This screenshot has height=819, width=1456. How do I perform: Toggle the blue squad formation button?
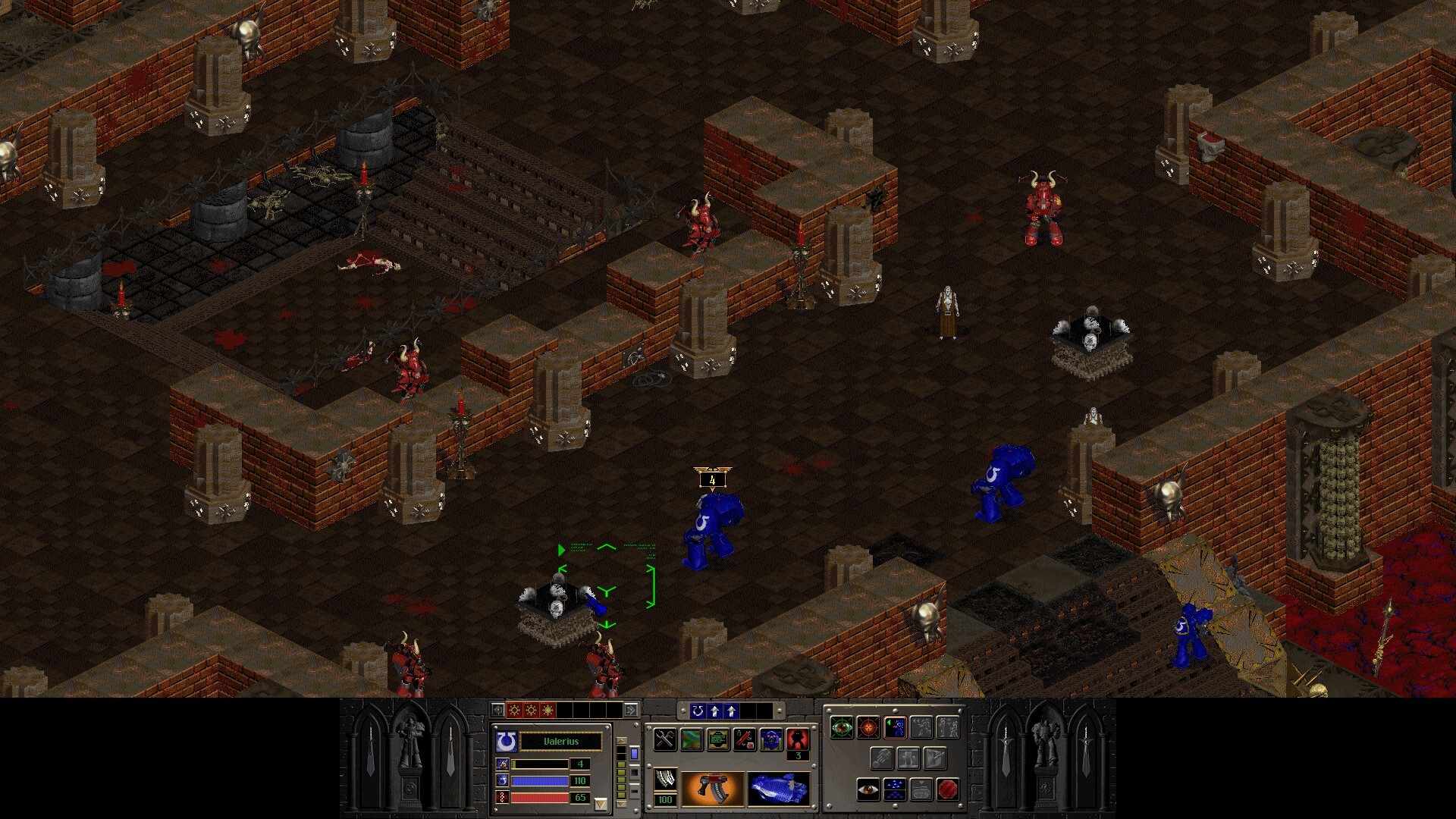point(895,789)
